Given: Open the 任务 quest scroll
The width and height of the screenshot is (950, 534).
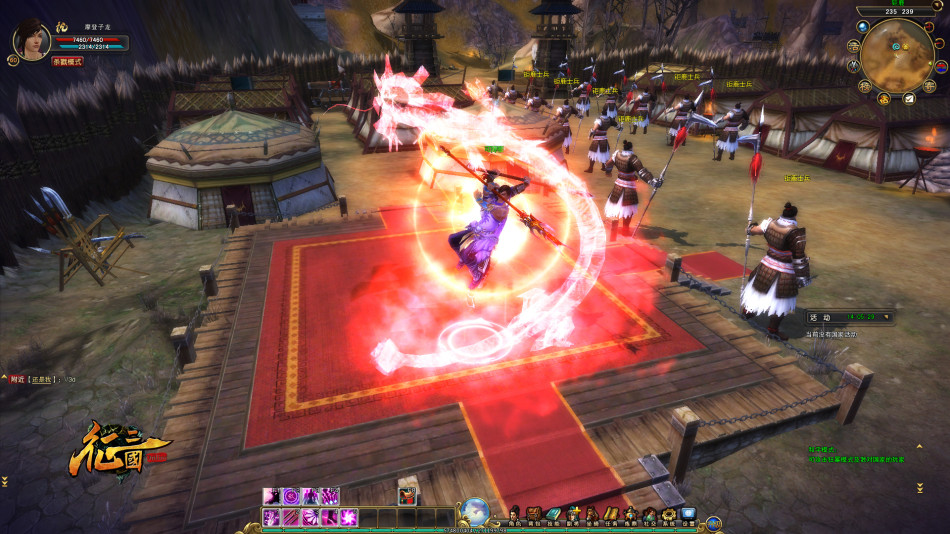Looking at the screenshot, I should coord(610,515).
